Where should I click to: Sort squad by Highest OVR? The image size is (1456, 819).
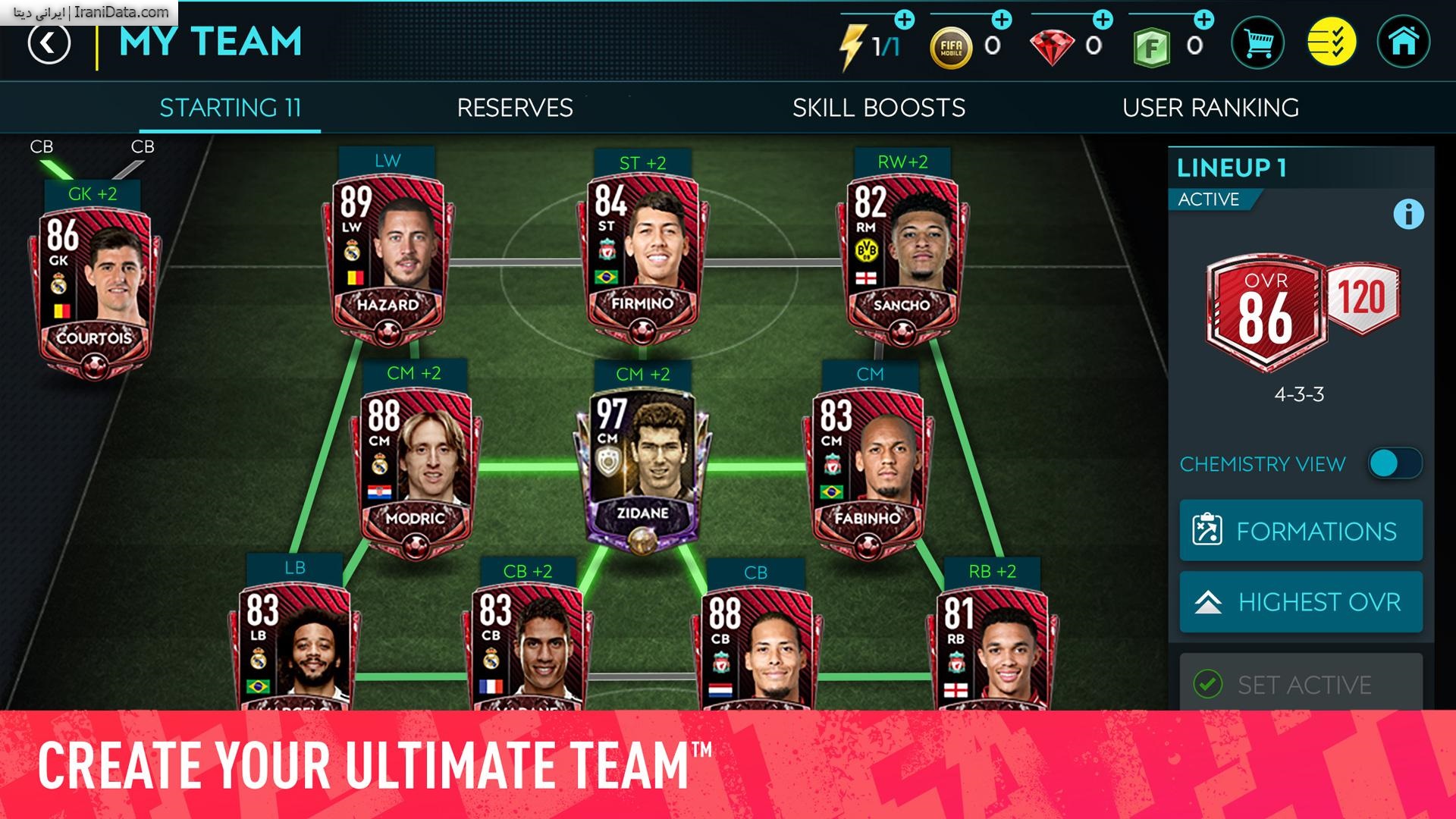click(1301, 603)
